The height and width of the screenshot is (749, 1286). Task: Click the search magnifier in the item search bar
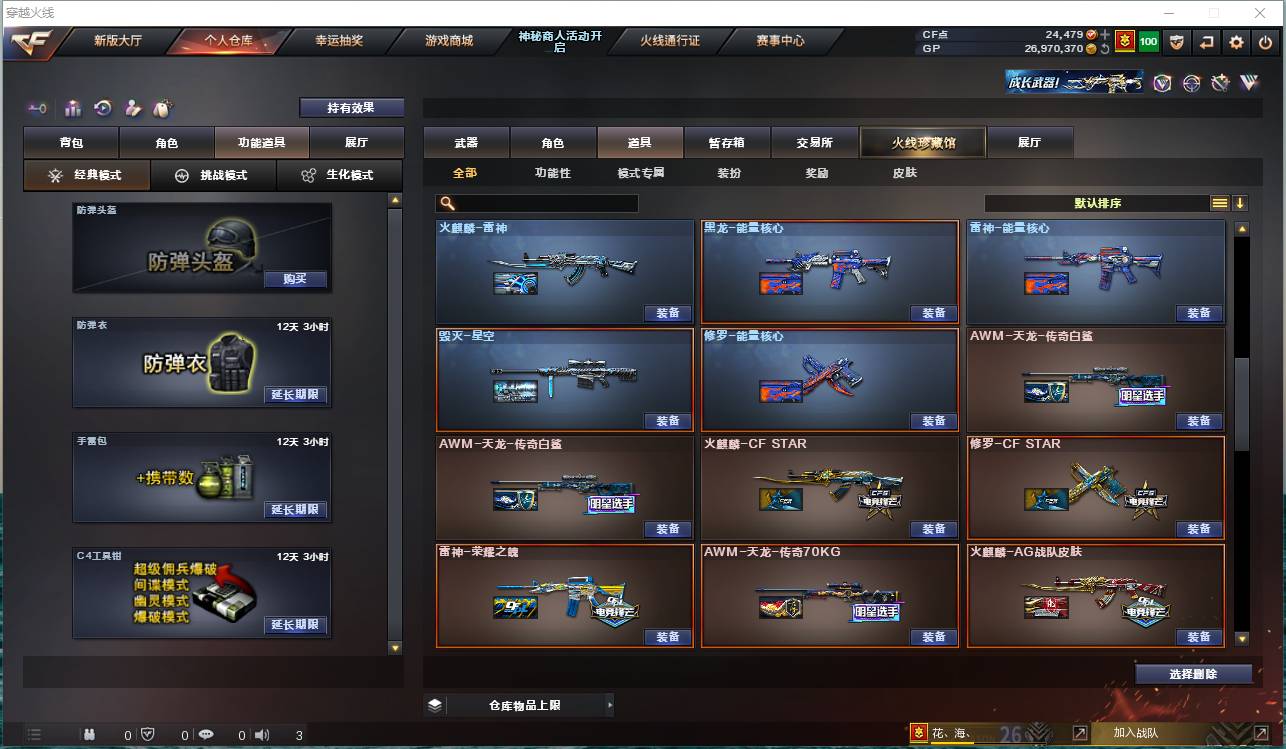click(448, 203)
